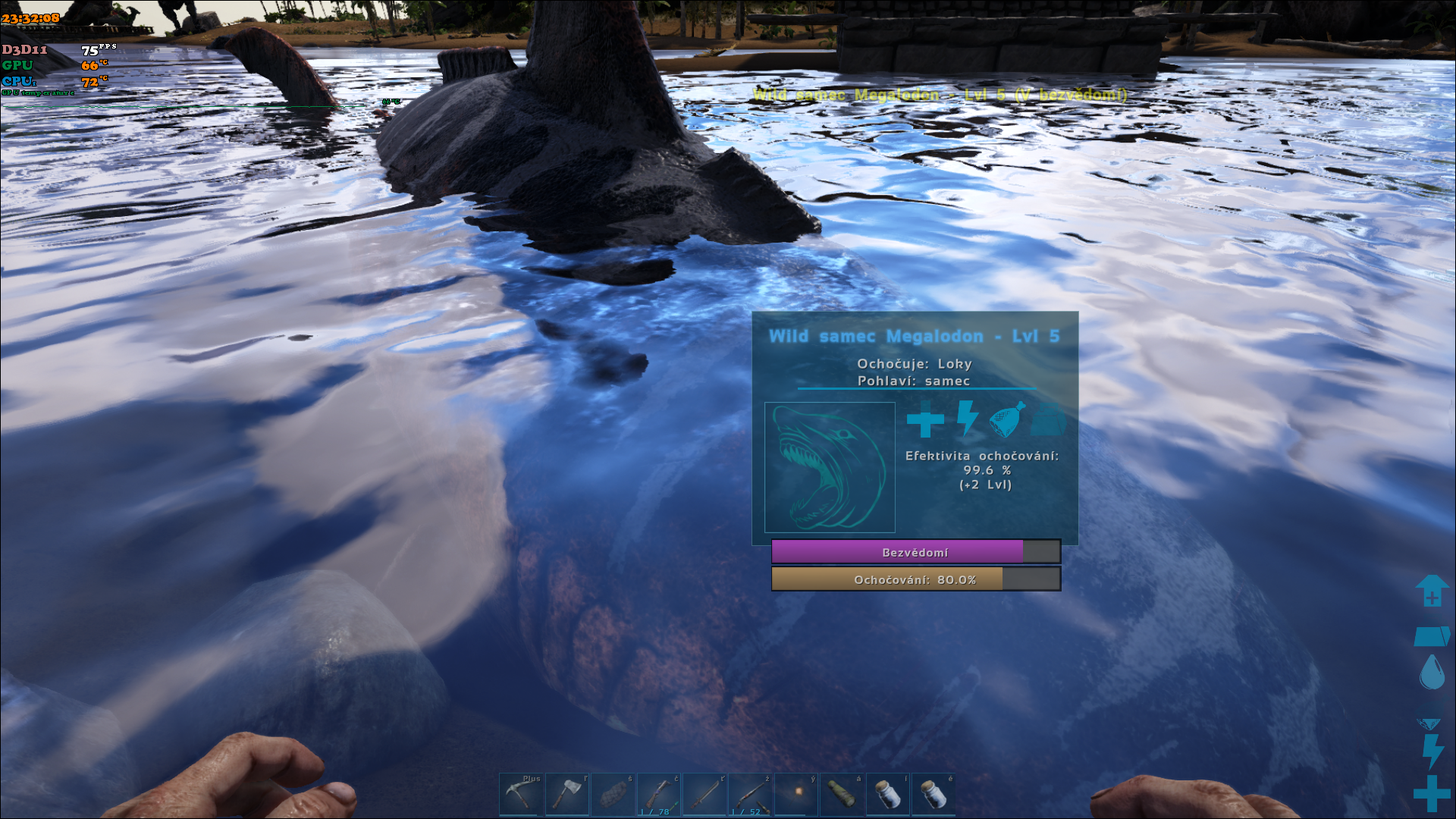Select the crossbow with 78 arrows

659,794
